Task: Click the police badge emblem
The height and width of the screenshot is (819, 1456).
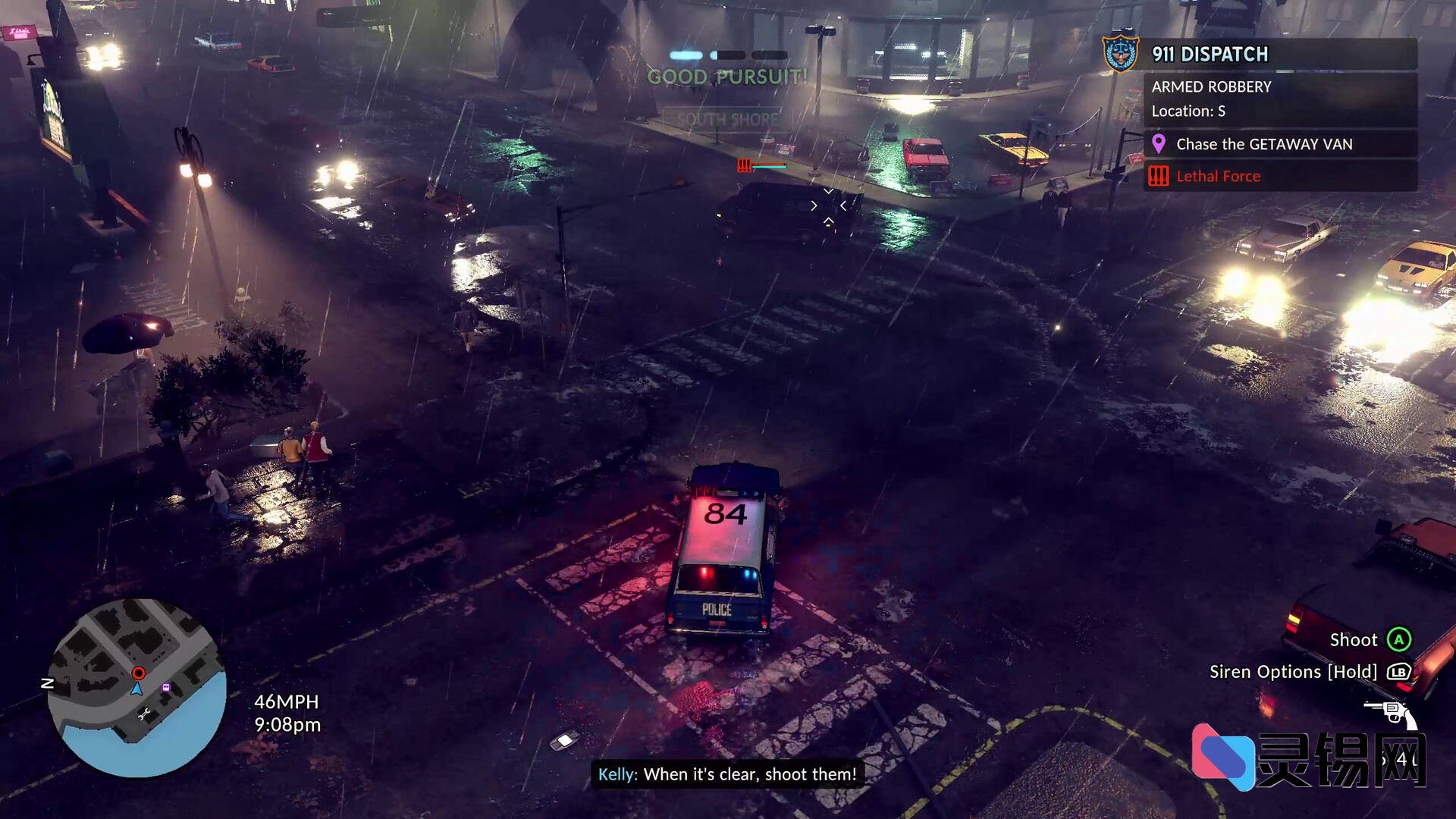Action: click(x=1120, y=54)
